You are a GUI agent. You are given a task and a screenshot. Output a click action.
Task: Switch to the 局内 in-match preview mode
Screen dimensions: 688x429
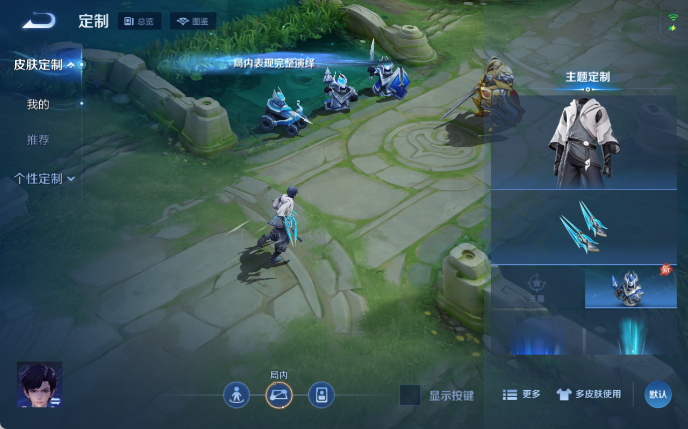pyautogui.click(x=279, y=395)
